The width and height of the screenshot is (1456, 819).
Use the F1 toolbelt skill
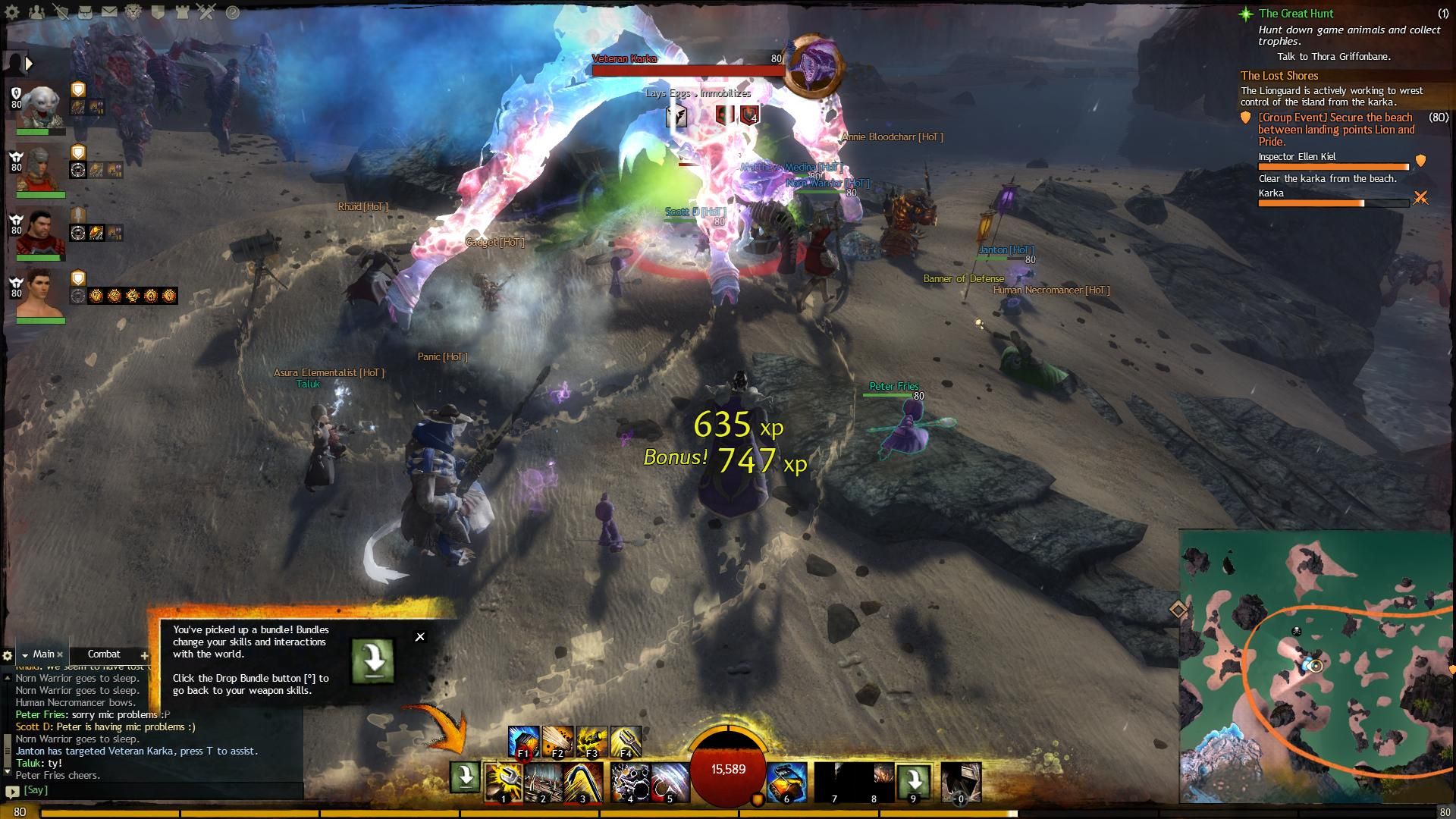tap(523, 742)
